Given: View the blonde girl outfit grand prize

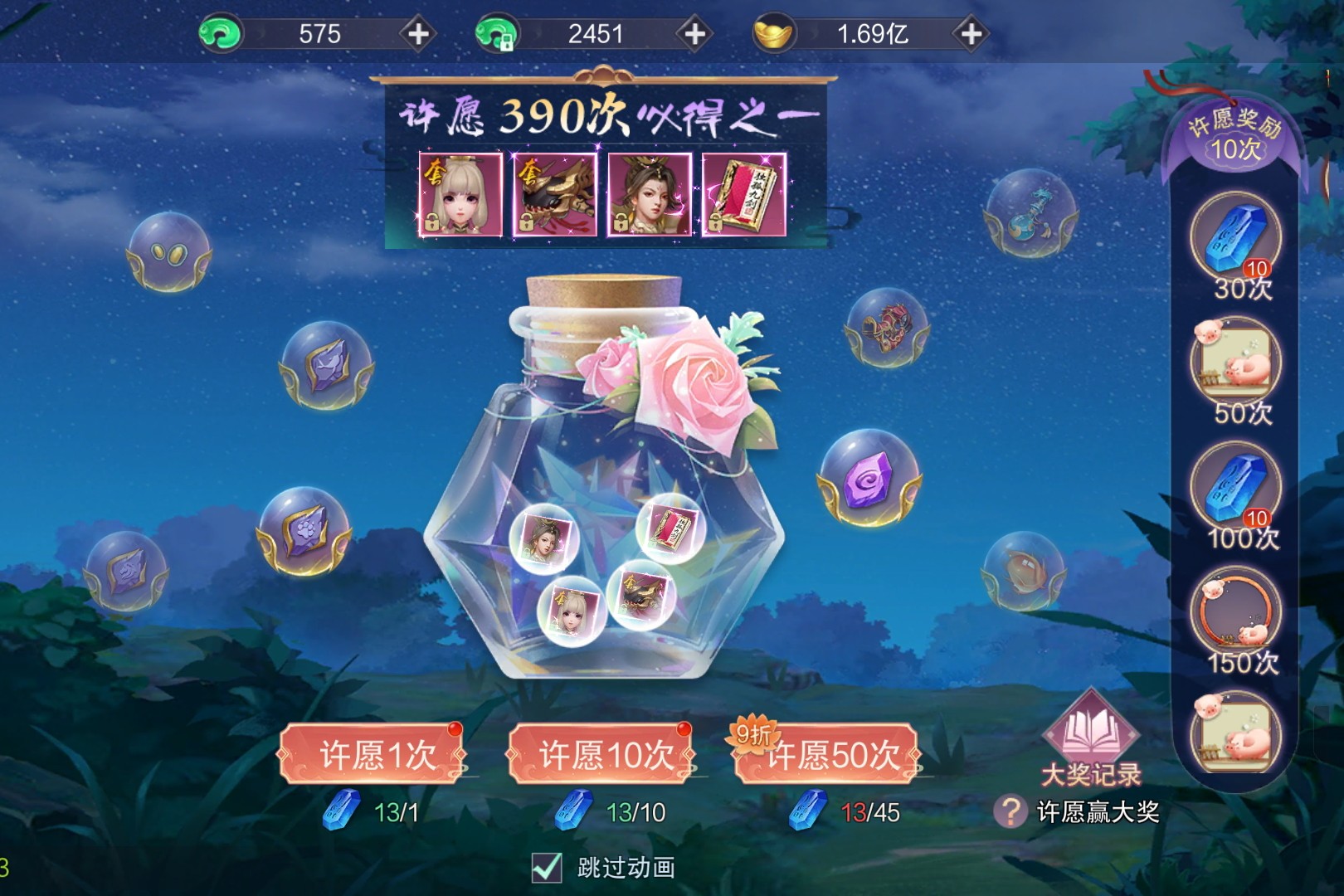Looking at the screenshot, I should [x=460, y=195].
